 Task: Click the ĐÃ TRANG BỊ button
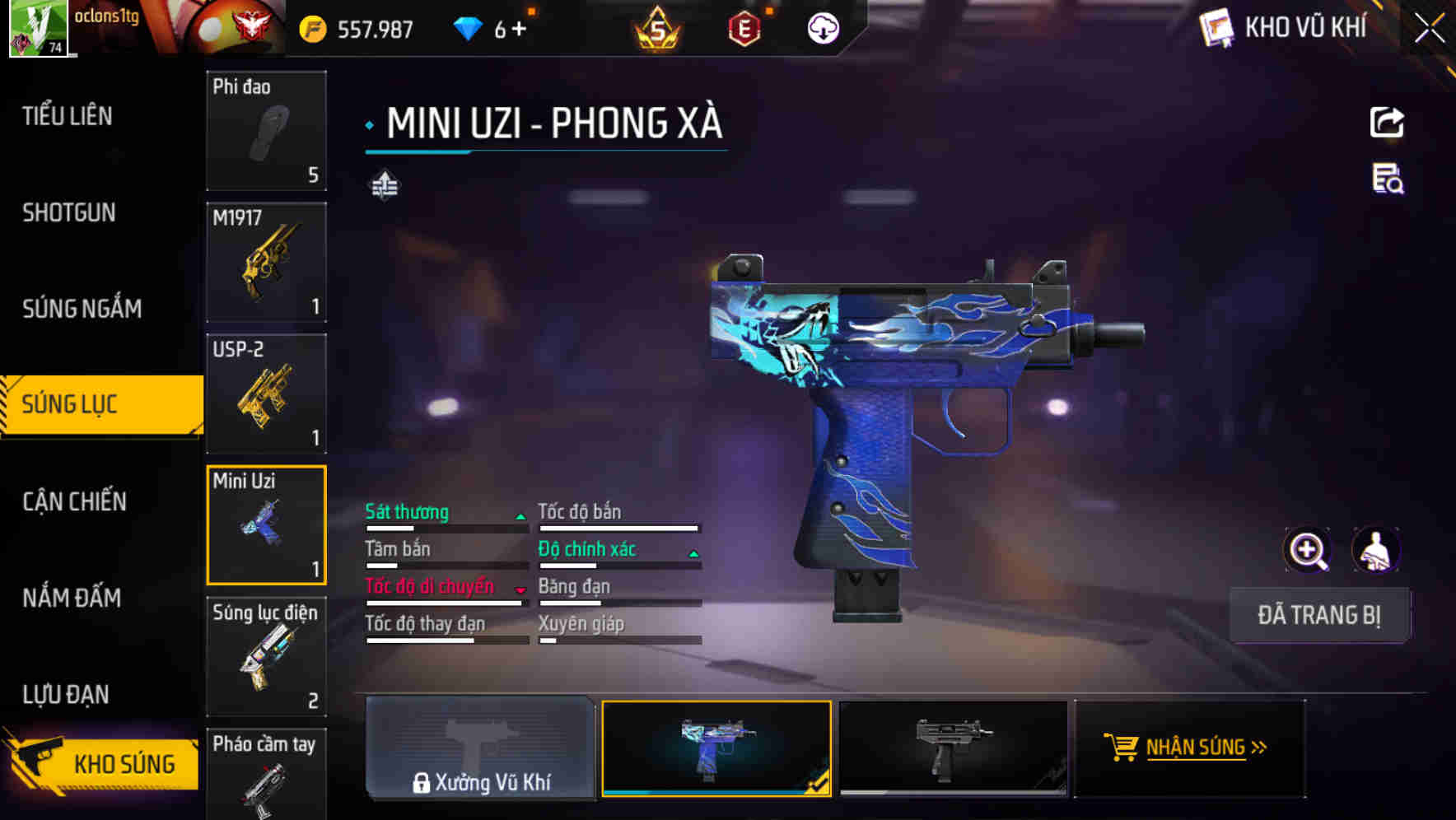coord(1319,615)
